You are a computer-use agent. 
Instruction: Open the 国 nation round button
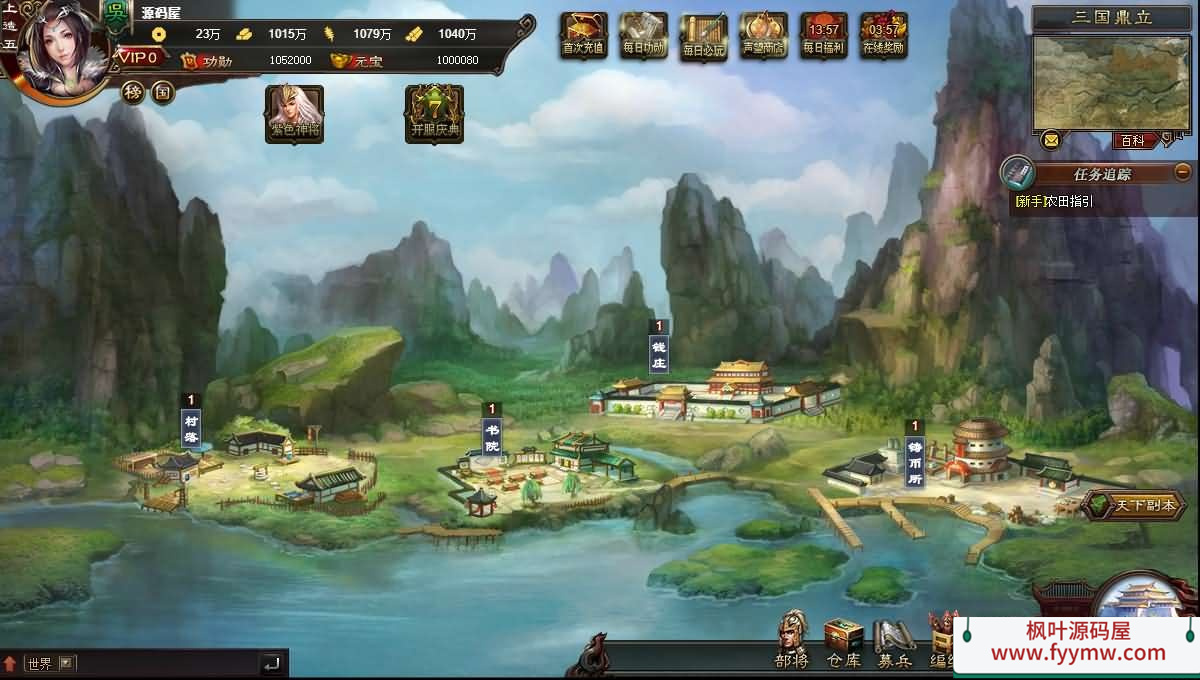tap(162, 93)
